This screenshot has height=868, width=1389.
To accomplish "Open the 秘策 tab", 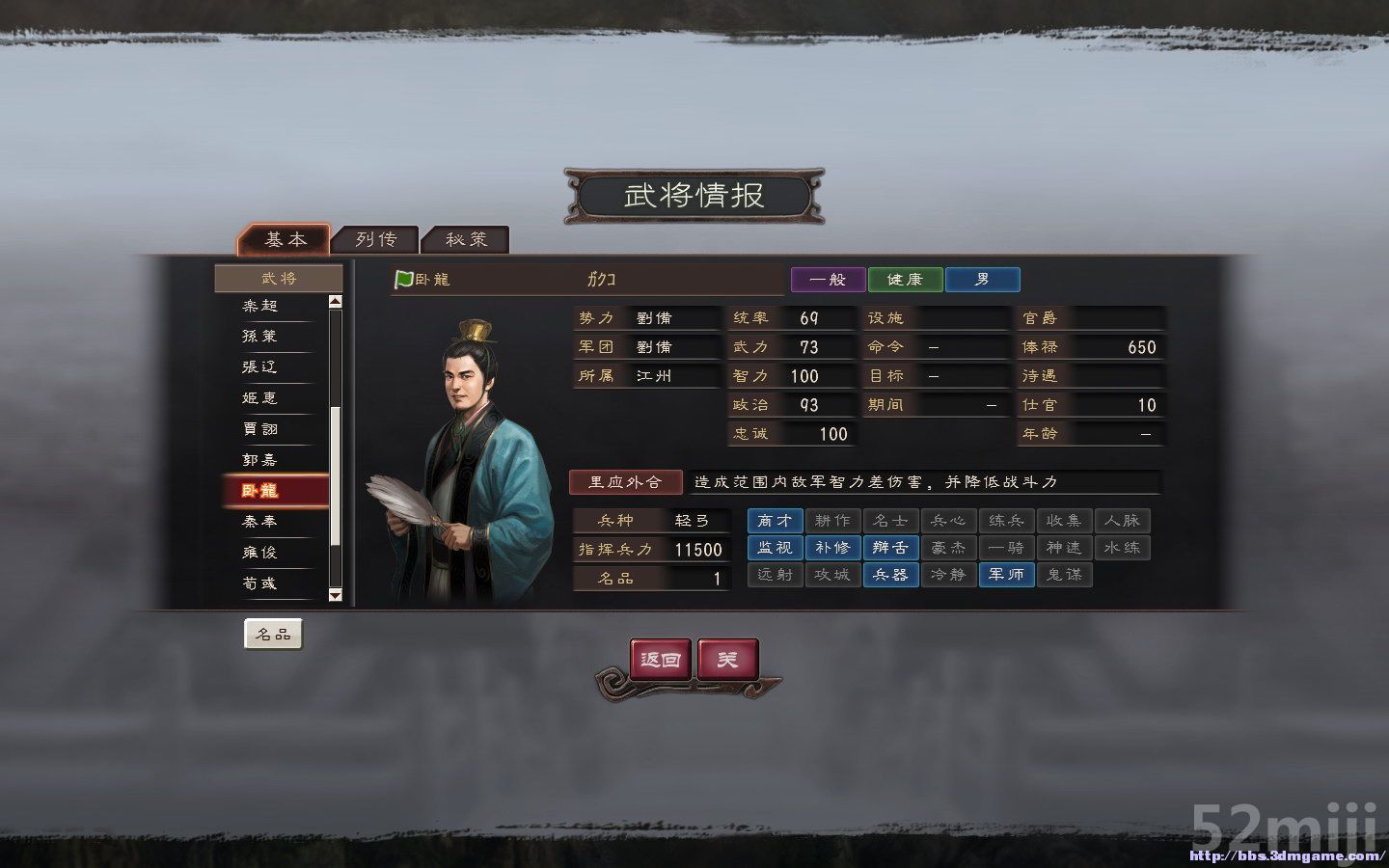I will [467, 239].
